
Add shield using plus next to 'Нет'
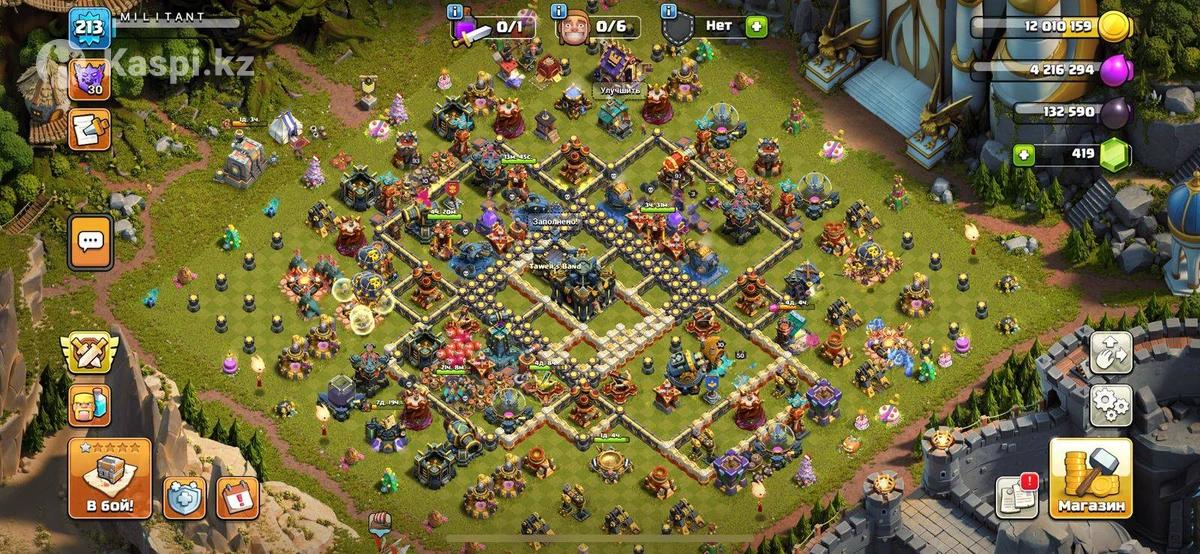pos(754,27)
